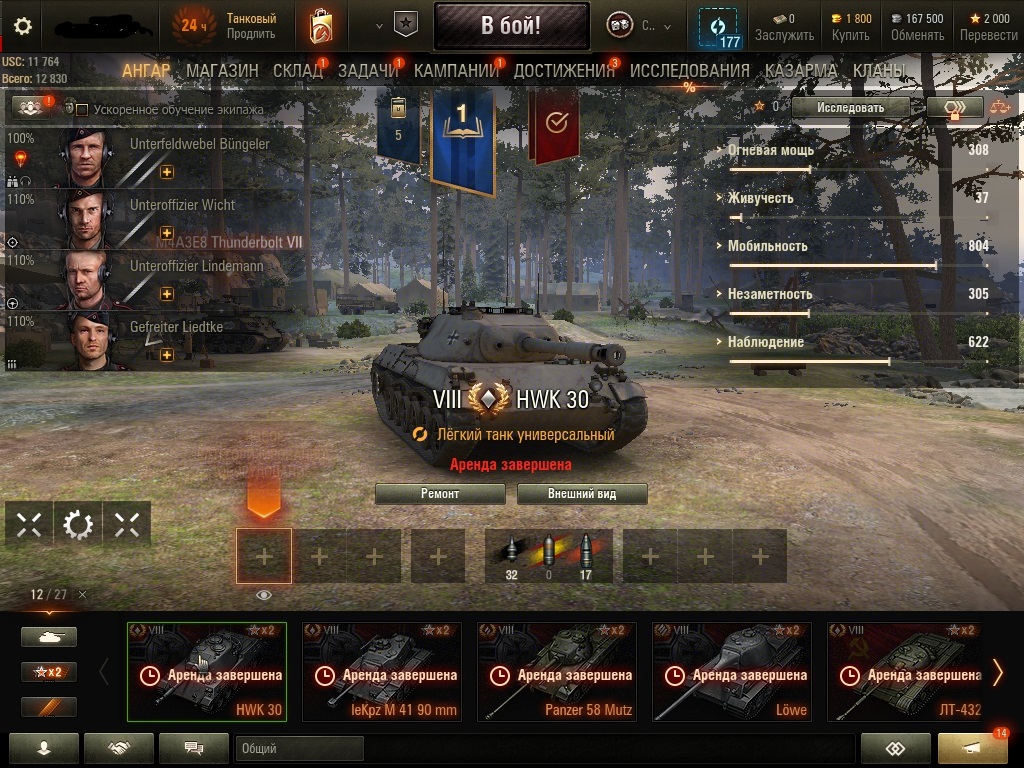
Task: Toggle accelerated crew training checkbox
Action: point(82,110)
